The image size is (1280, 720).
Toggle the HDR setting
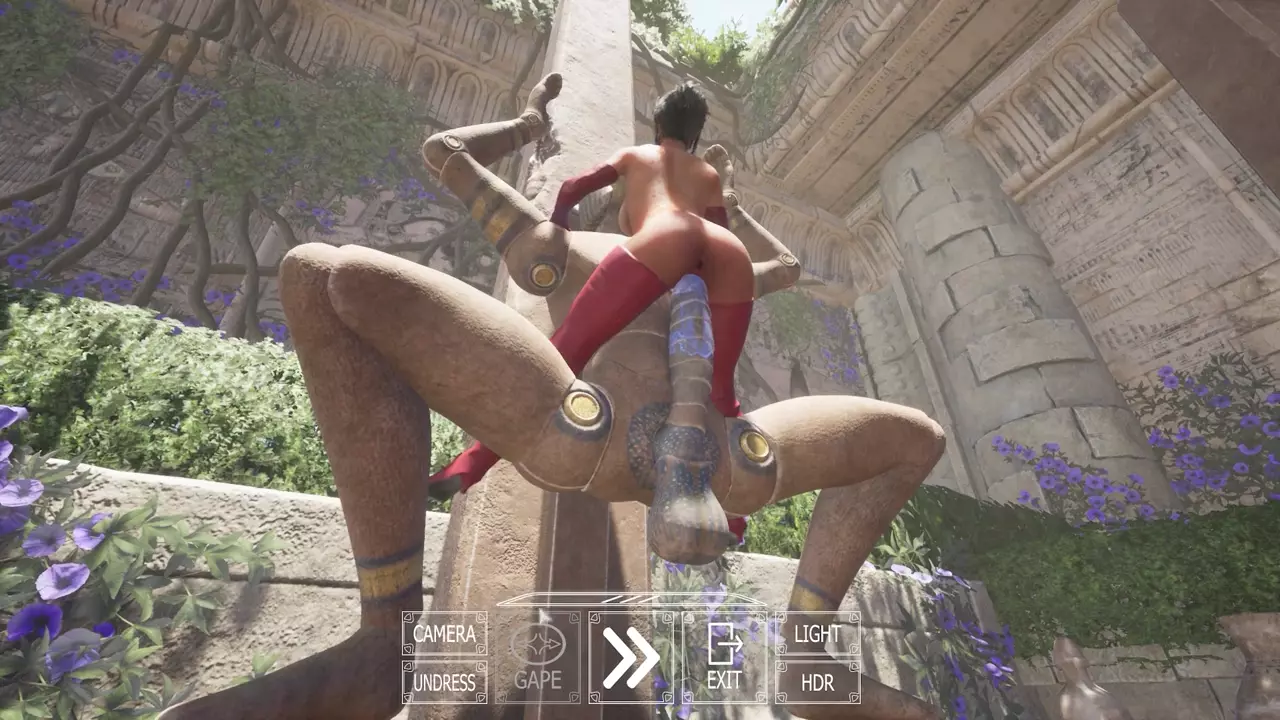[817, 682]
